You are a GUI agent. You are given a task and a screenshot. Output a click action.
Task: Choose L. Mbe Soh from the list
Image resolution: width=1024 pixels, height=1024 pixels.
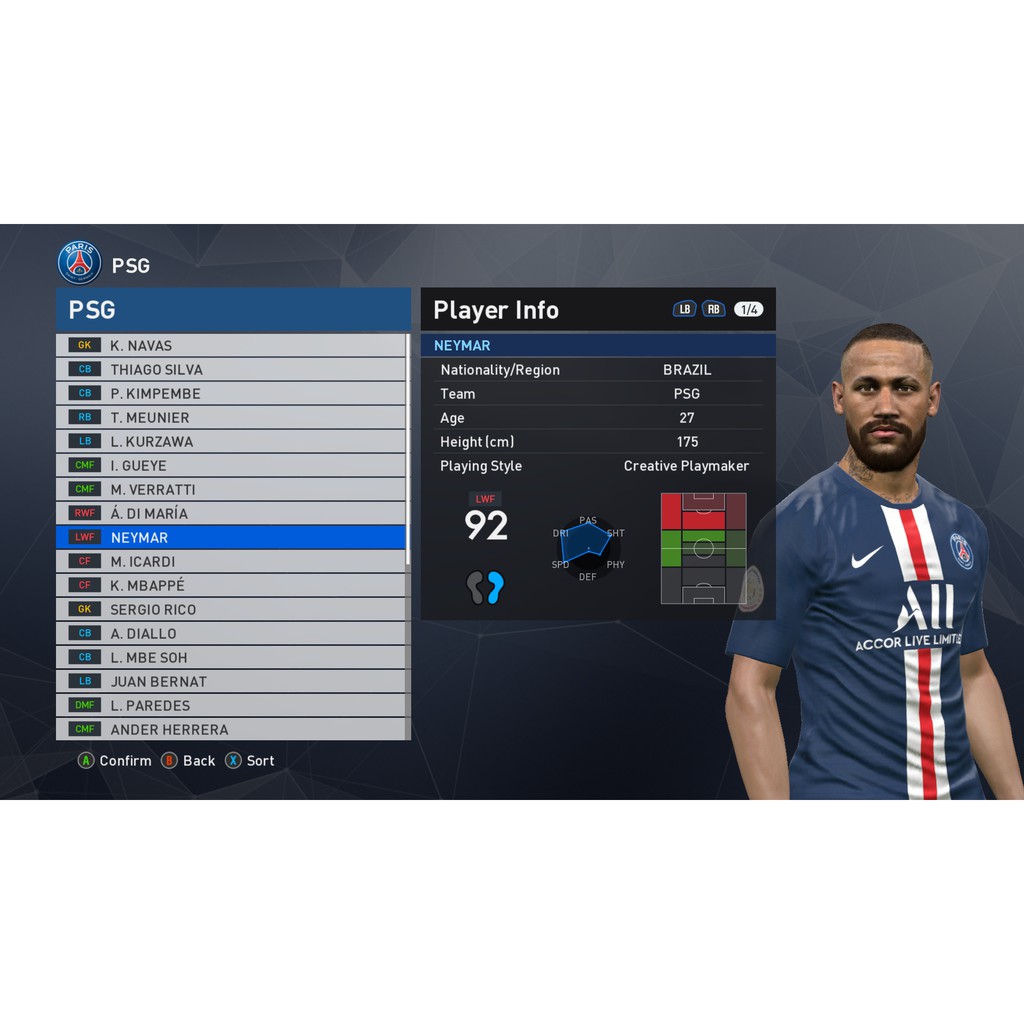(231, 657)
